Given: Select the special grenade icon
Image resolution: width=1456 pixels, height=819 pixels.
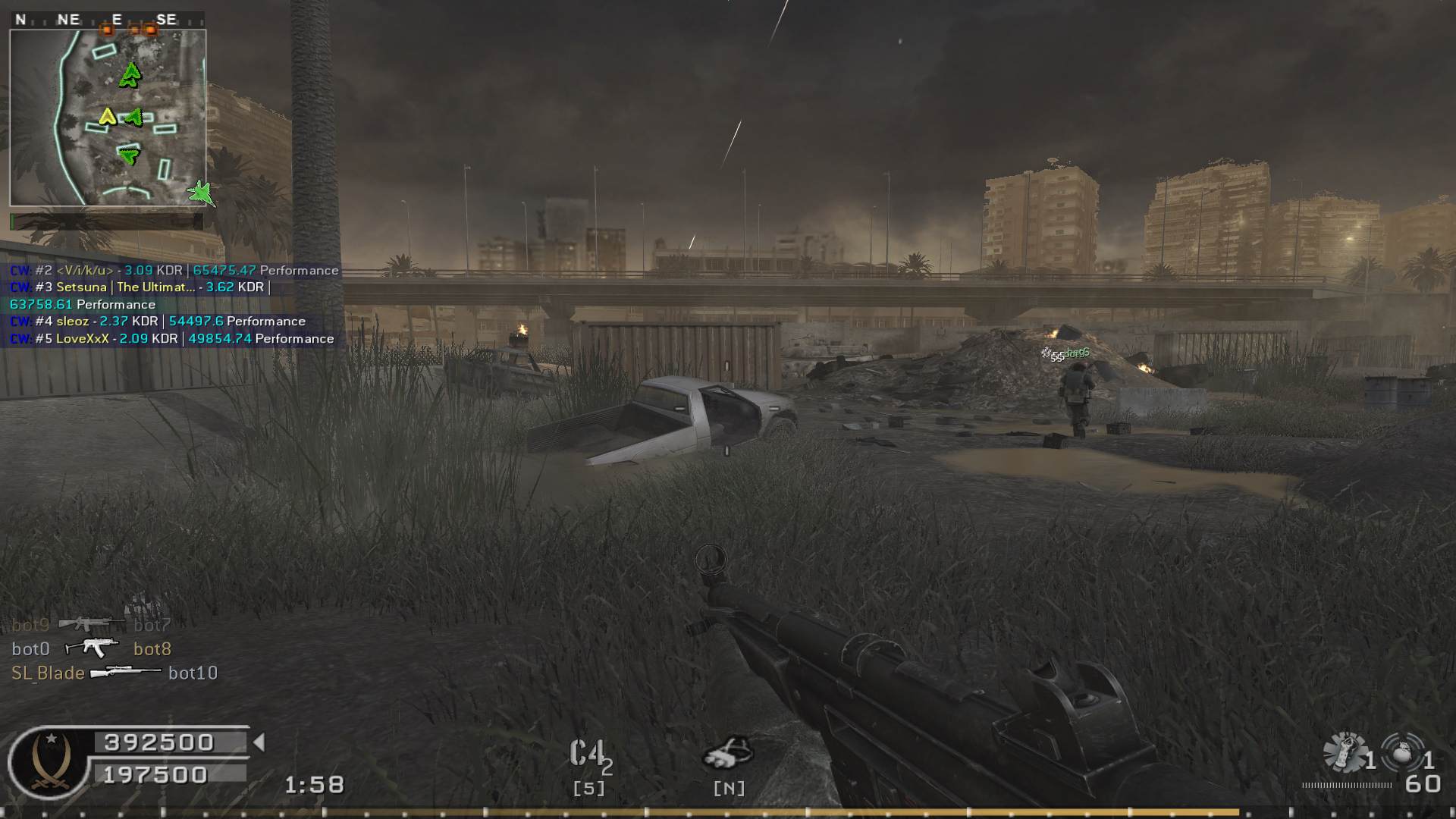Looking at the screenshot, I should click(x=1345, y=753).
